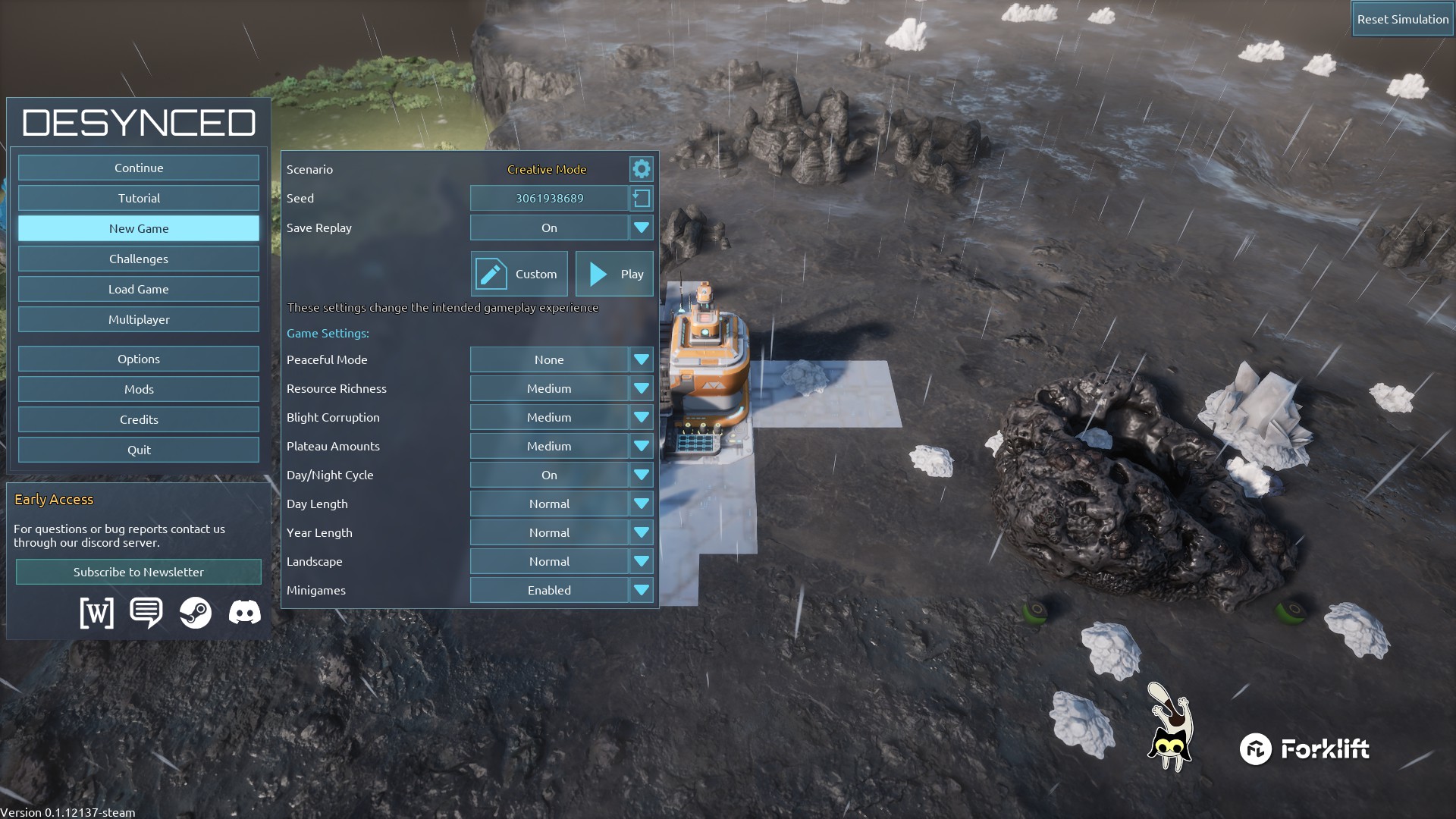Open Custom game settings
The image size is (1456, 819).
[x=519, y=274]
